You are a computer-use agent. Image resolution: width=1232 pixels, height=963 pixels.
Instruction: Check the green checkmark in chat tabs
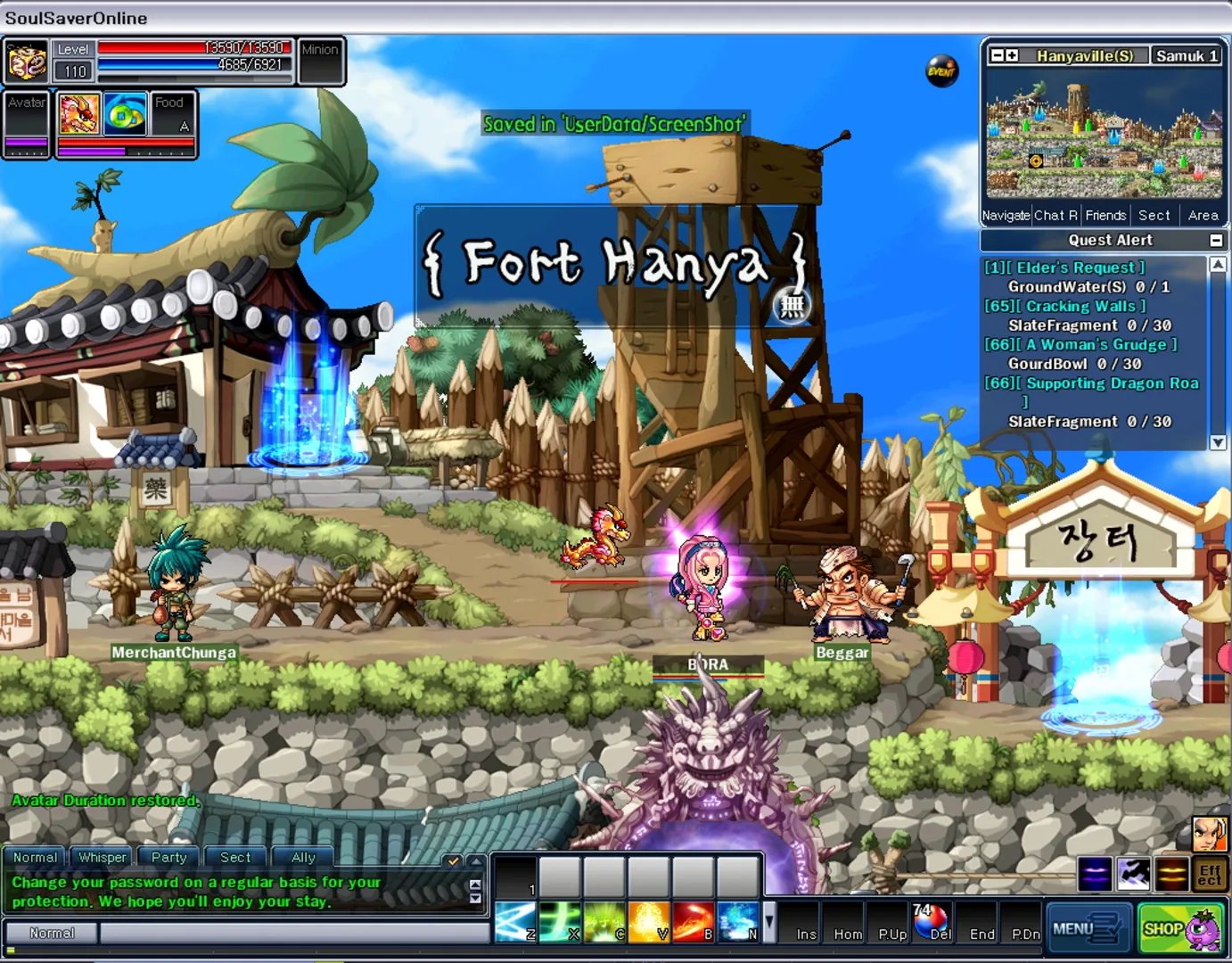(455, 862)
